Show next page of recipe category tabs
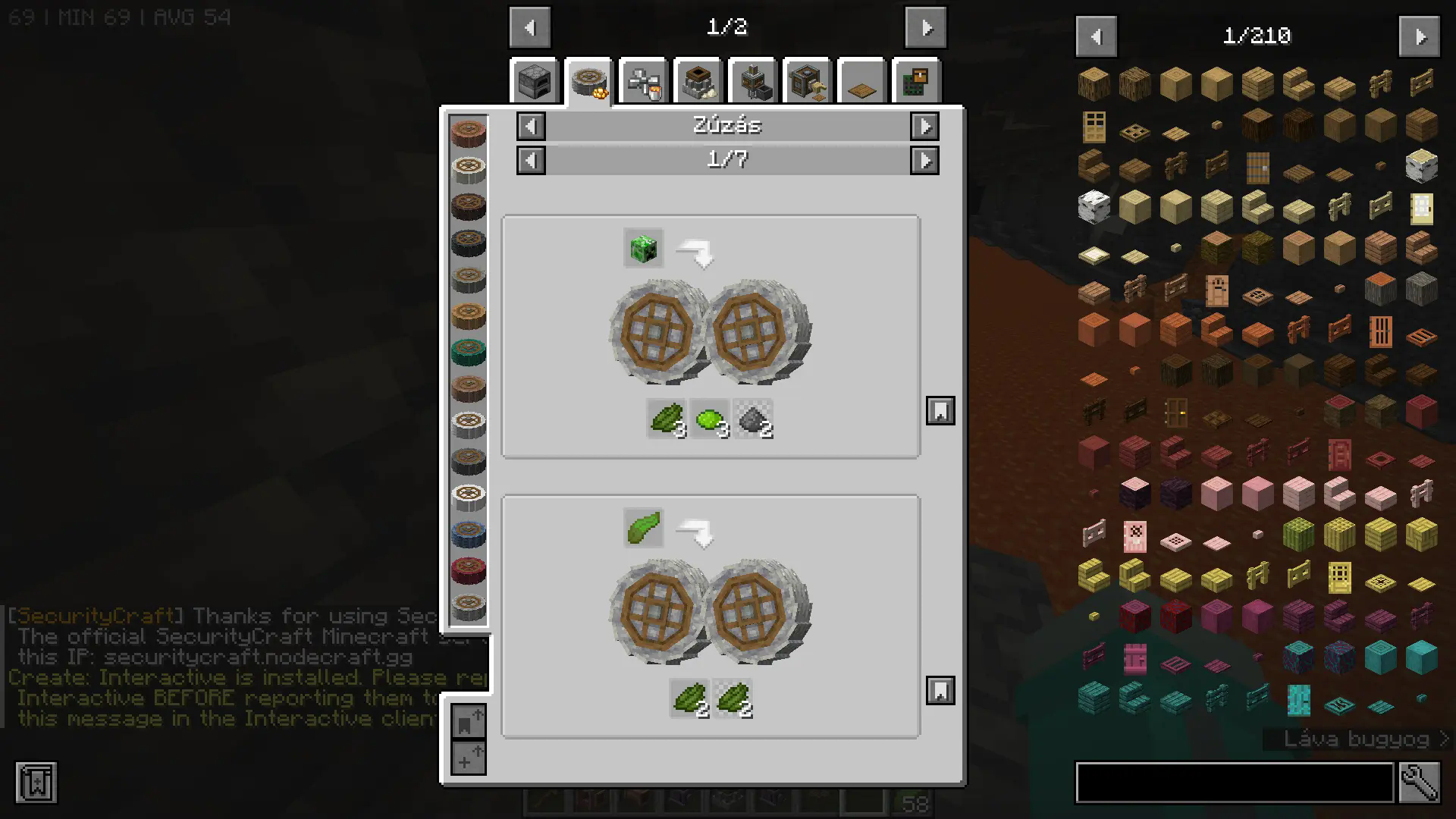The image size is (1456, 819). (x=926, y=28)
